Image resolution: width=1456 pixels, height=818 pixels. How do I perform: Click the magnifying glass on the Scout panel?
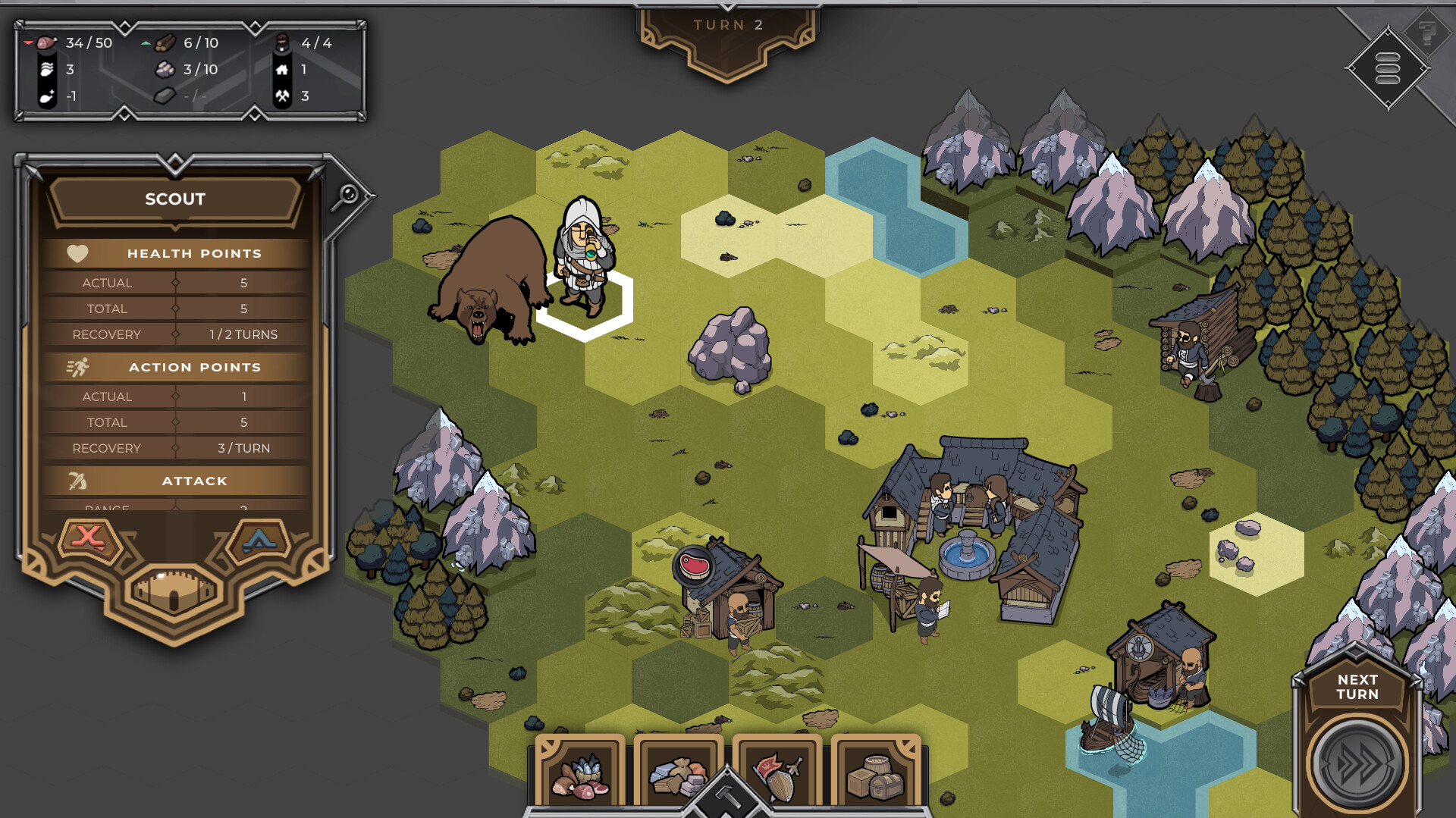click(x=346, y=196)
